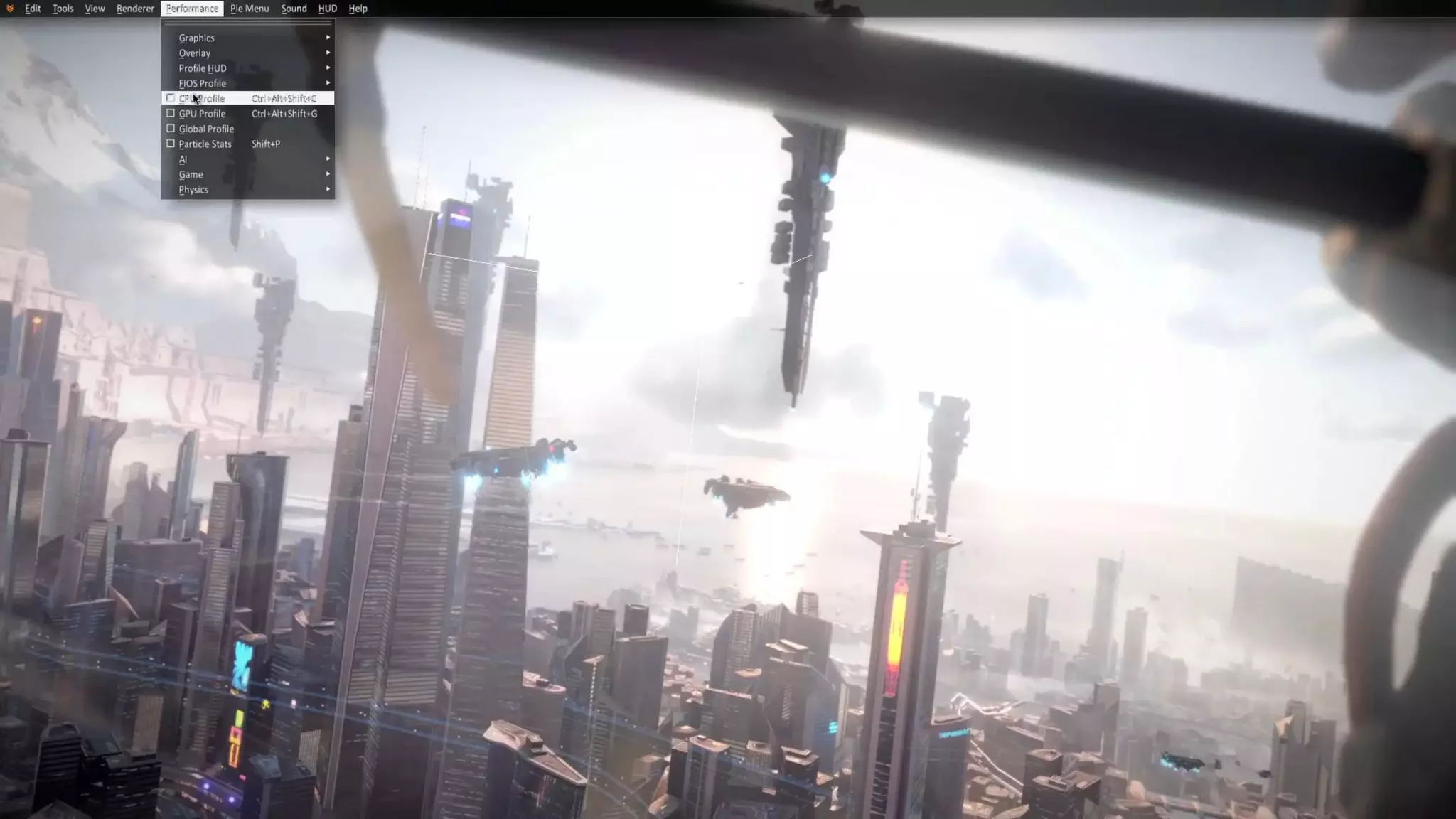
Task: Toggle the CPU Profile checkbox
Action: coord(171,98)
